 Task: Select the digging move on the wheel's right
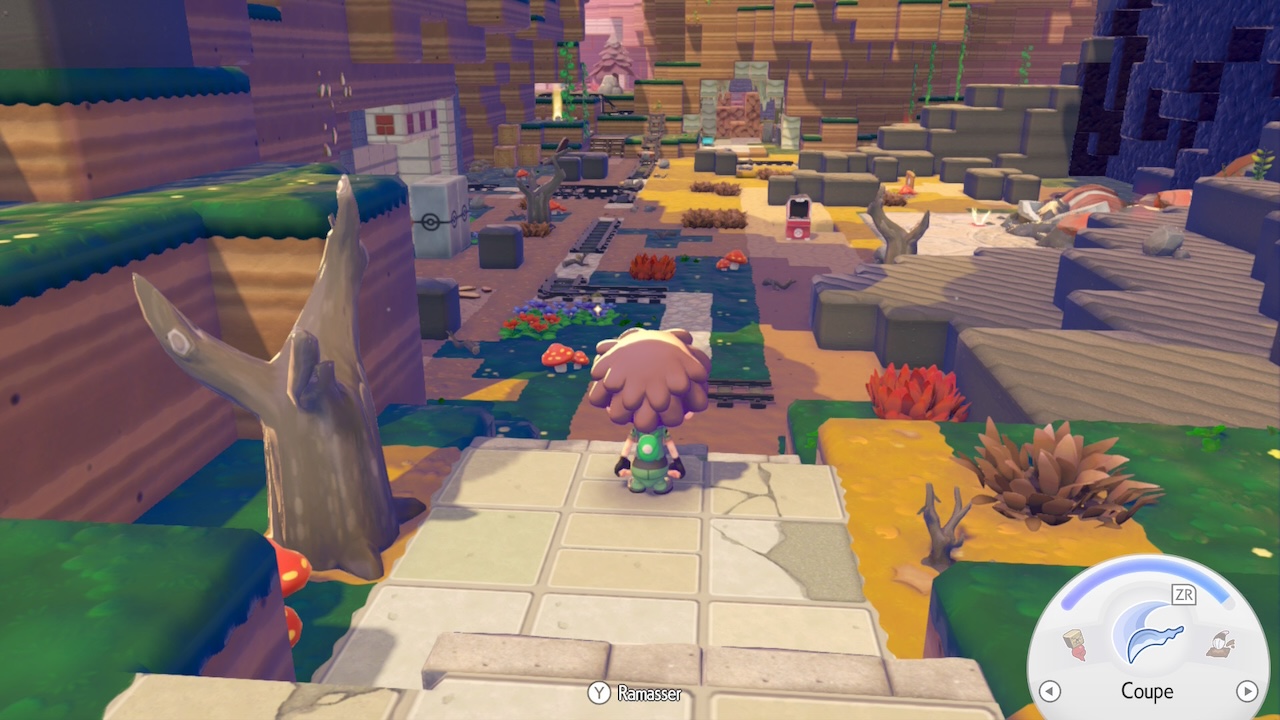1219,645
